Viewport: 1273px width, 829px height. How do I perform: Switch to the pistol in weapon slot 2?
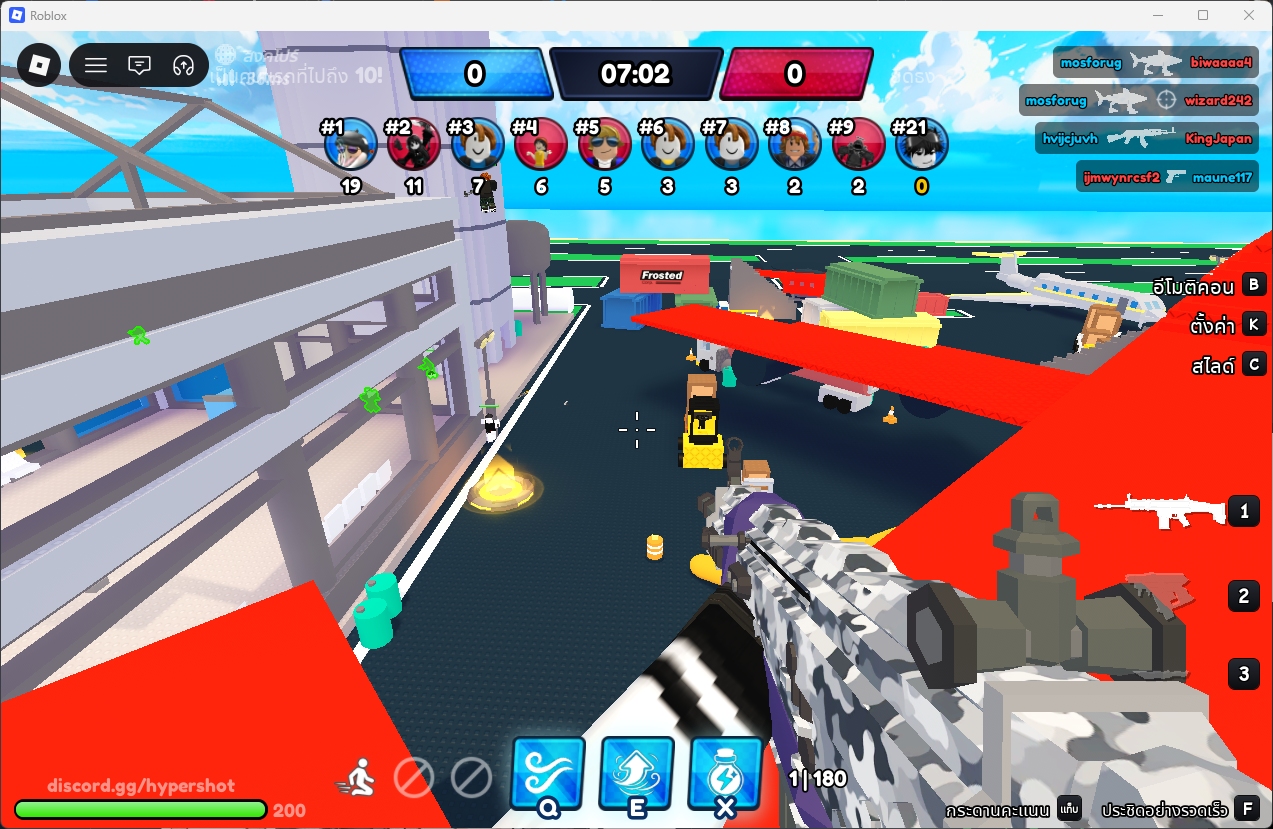coord(1160,592)
